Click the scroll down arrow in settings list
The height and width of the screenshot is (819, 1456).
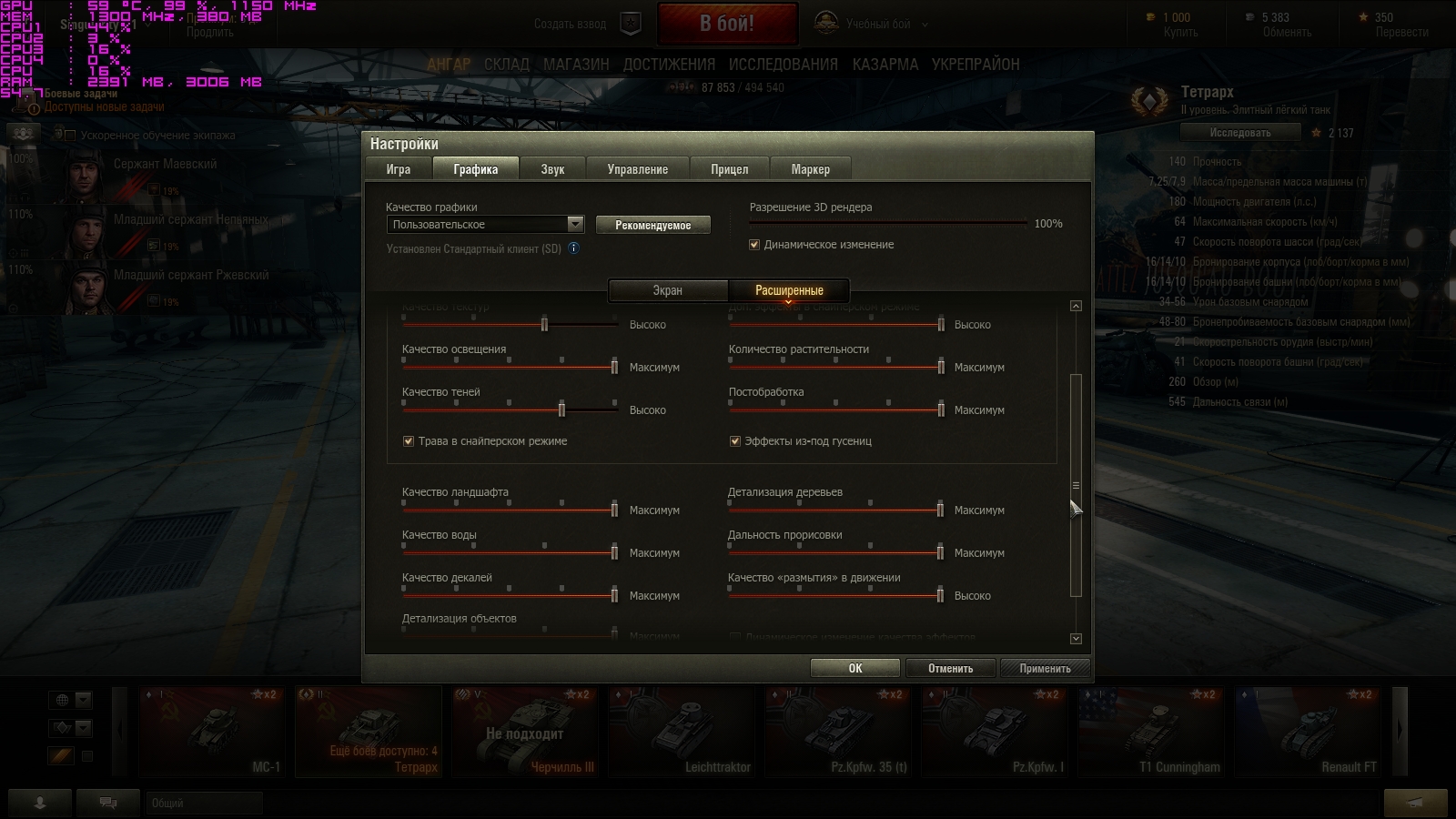(1076, 639)
